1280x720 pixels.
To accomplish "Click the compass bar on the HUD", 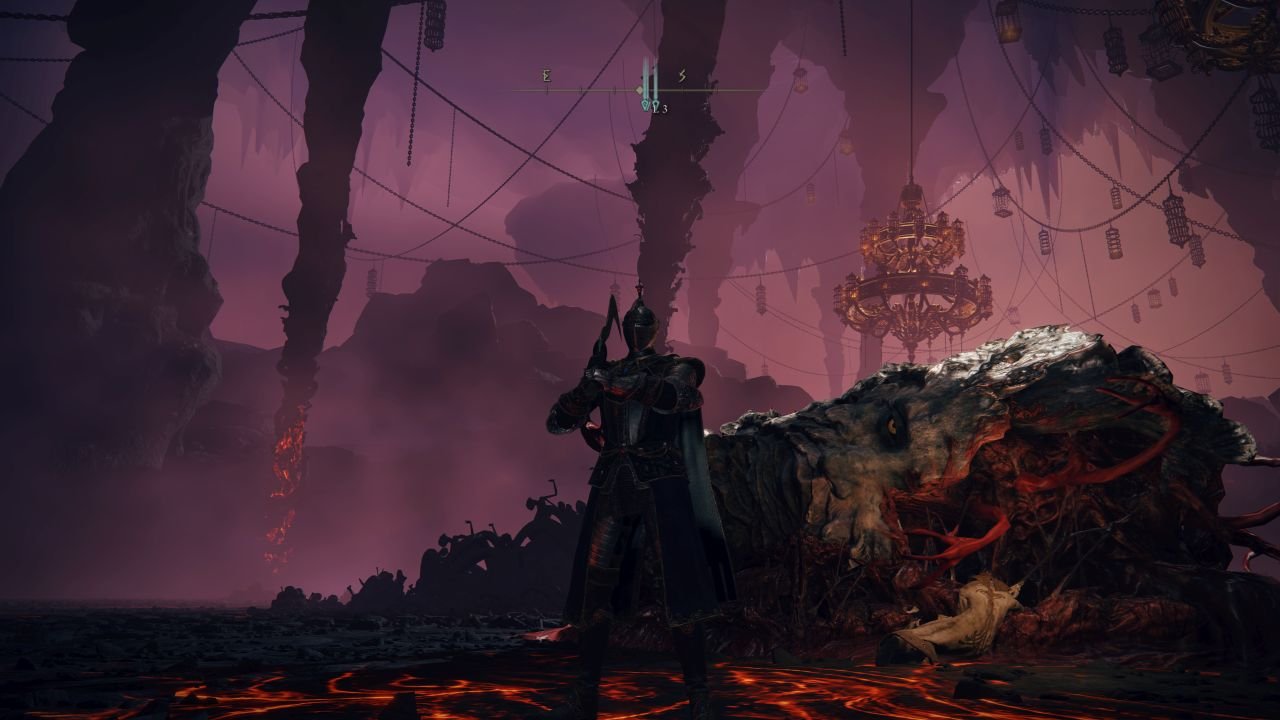I will (x=640, y=89).
